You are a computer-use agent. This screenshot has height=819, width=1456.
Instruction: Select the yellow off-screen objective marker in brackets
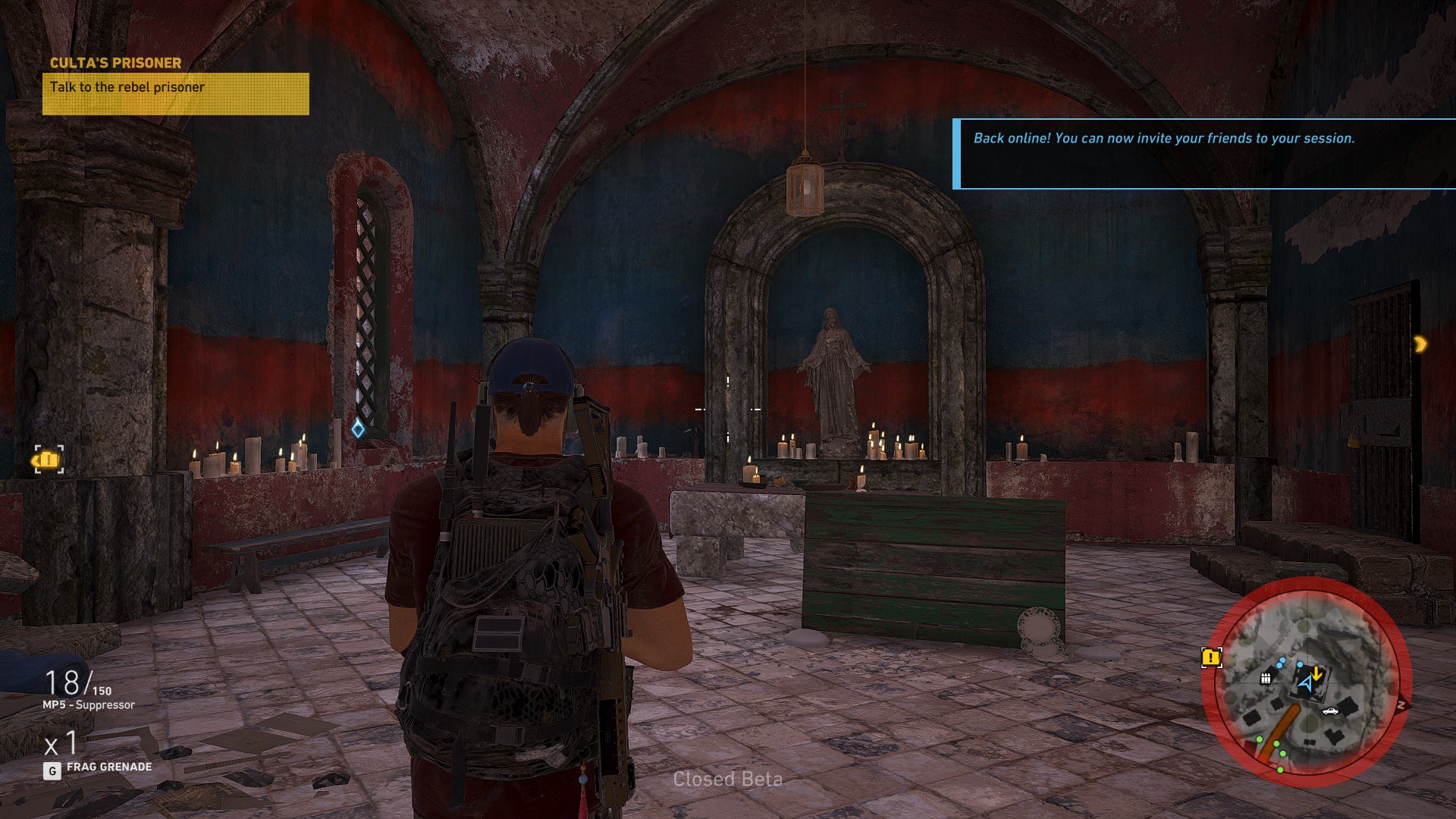tap(49, 460)
